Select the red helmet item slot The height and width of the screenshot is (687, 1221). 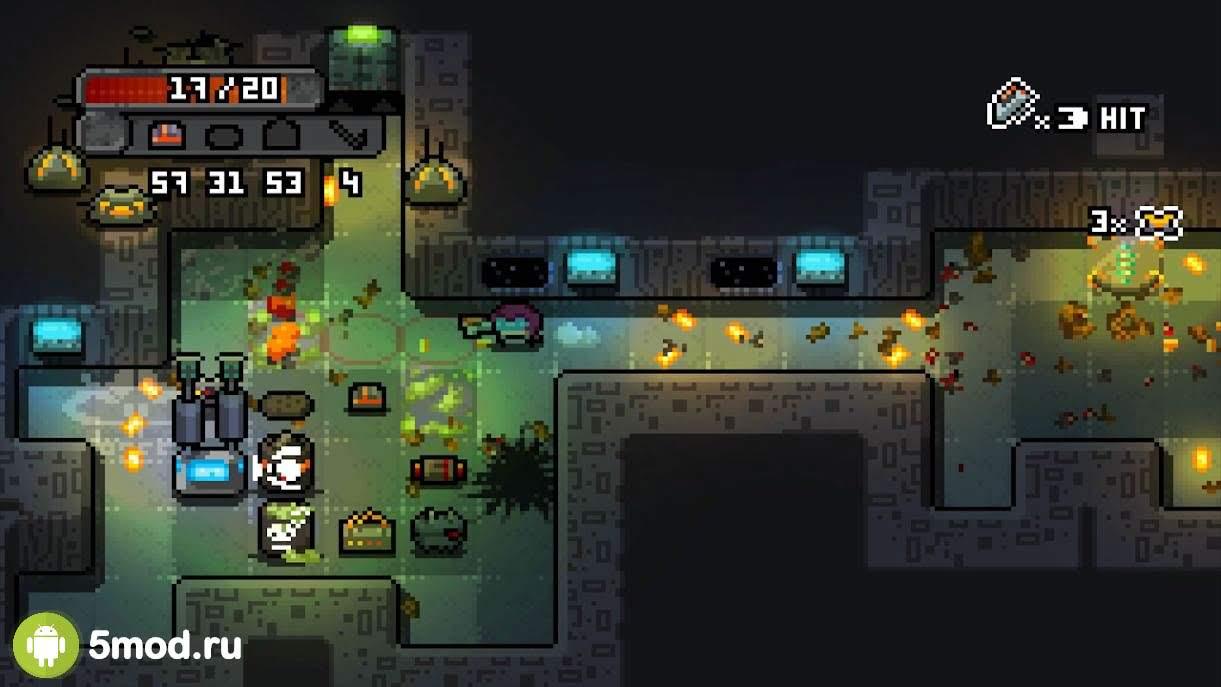[x=166, y=134]
